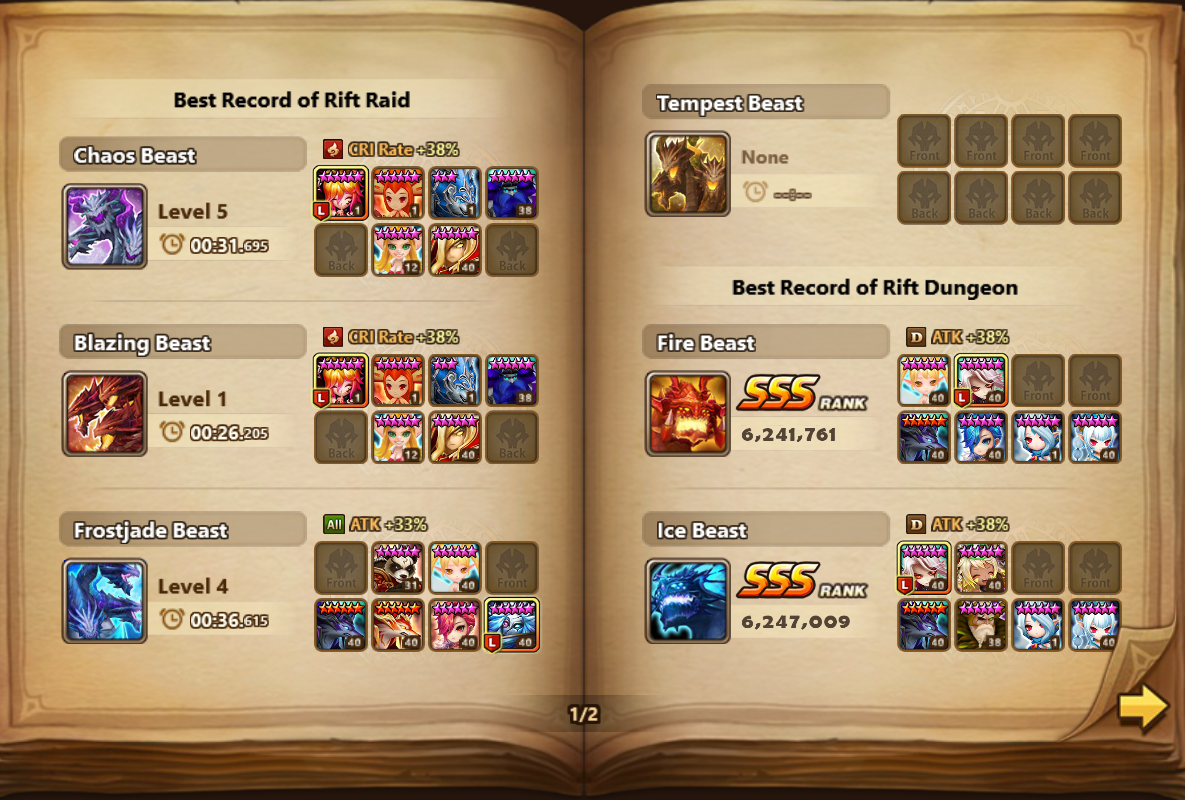
Task: Click the Chaos Beast team leader monster
Action: coord(341,193)
